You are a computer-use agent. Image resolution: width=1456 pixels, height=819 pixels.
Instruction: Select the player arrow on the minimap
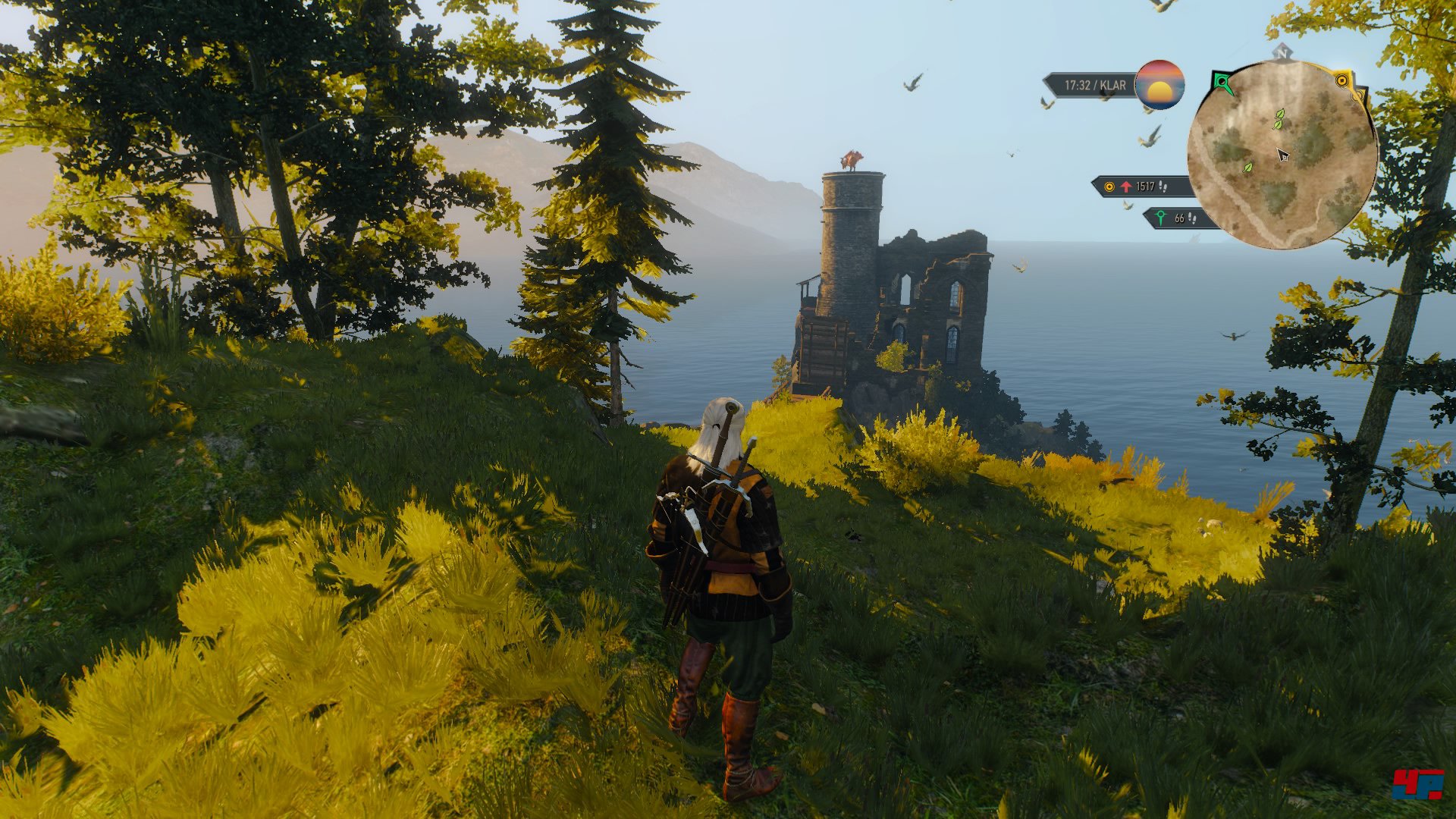pyautogui.click(x=1282, y=155)
